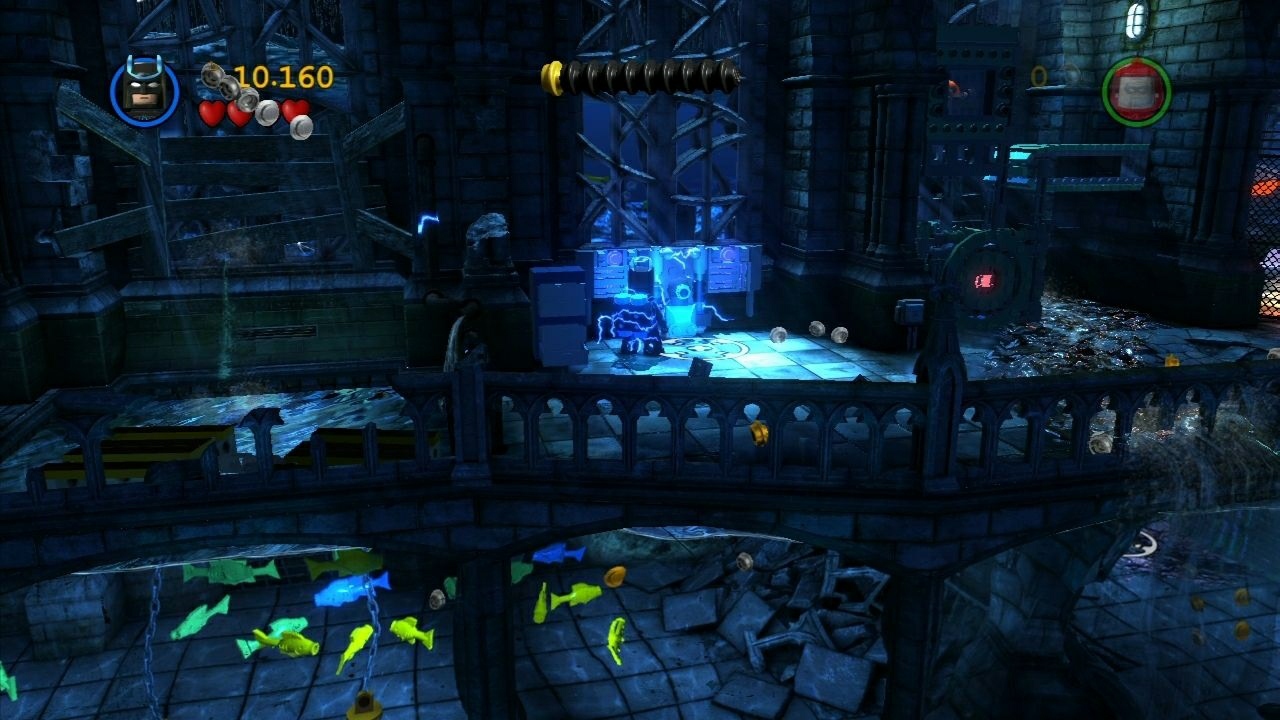The image size is (1280, 720).
Task: Click the first red heart in health bar
Action: coord(212,112)
